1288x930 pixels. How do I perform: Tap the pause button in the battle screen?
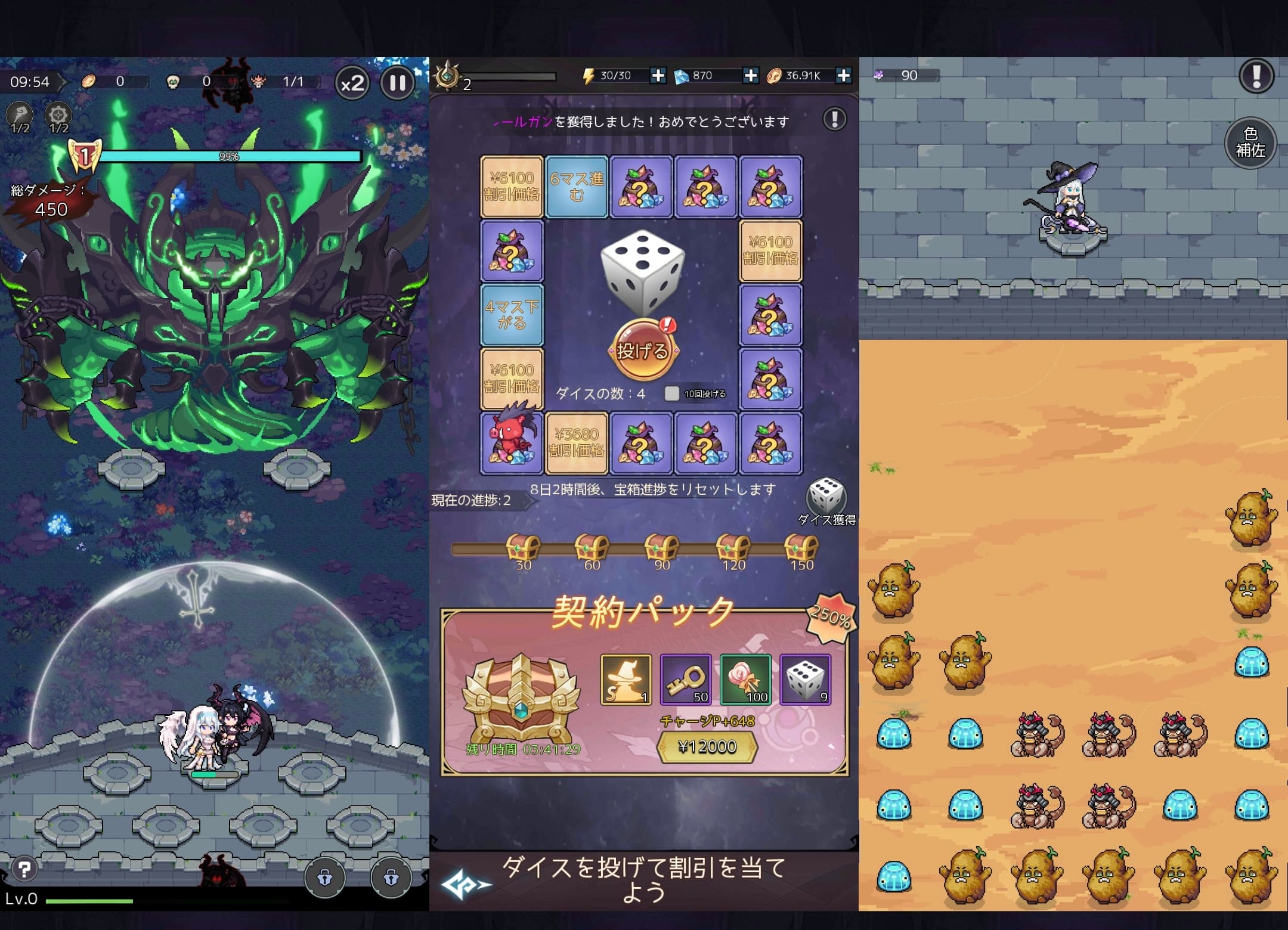(397, 82)
